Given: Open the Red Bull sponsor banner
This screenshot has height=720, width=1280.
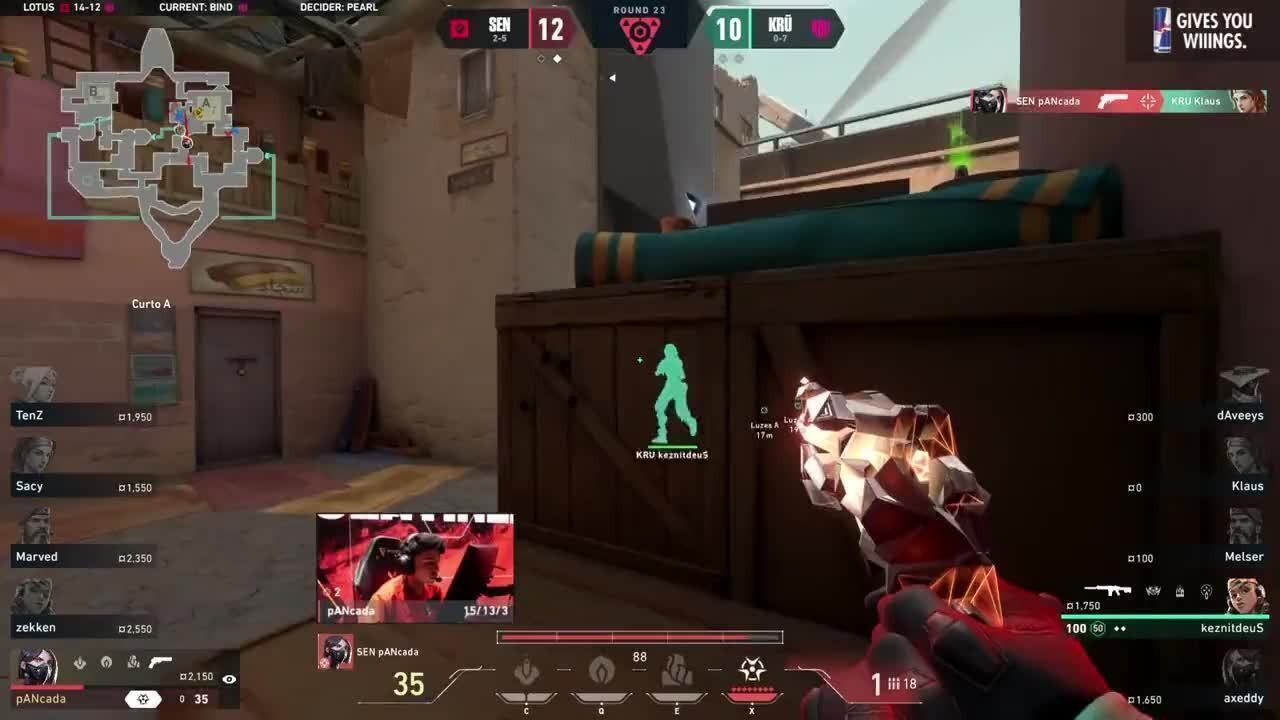Looking at the screenshot, I should [x=1203, y=30].
